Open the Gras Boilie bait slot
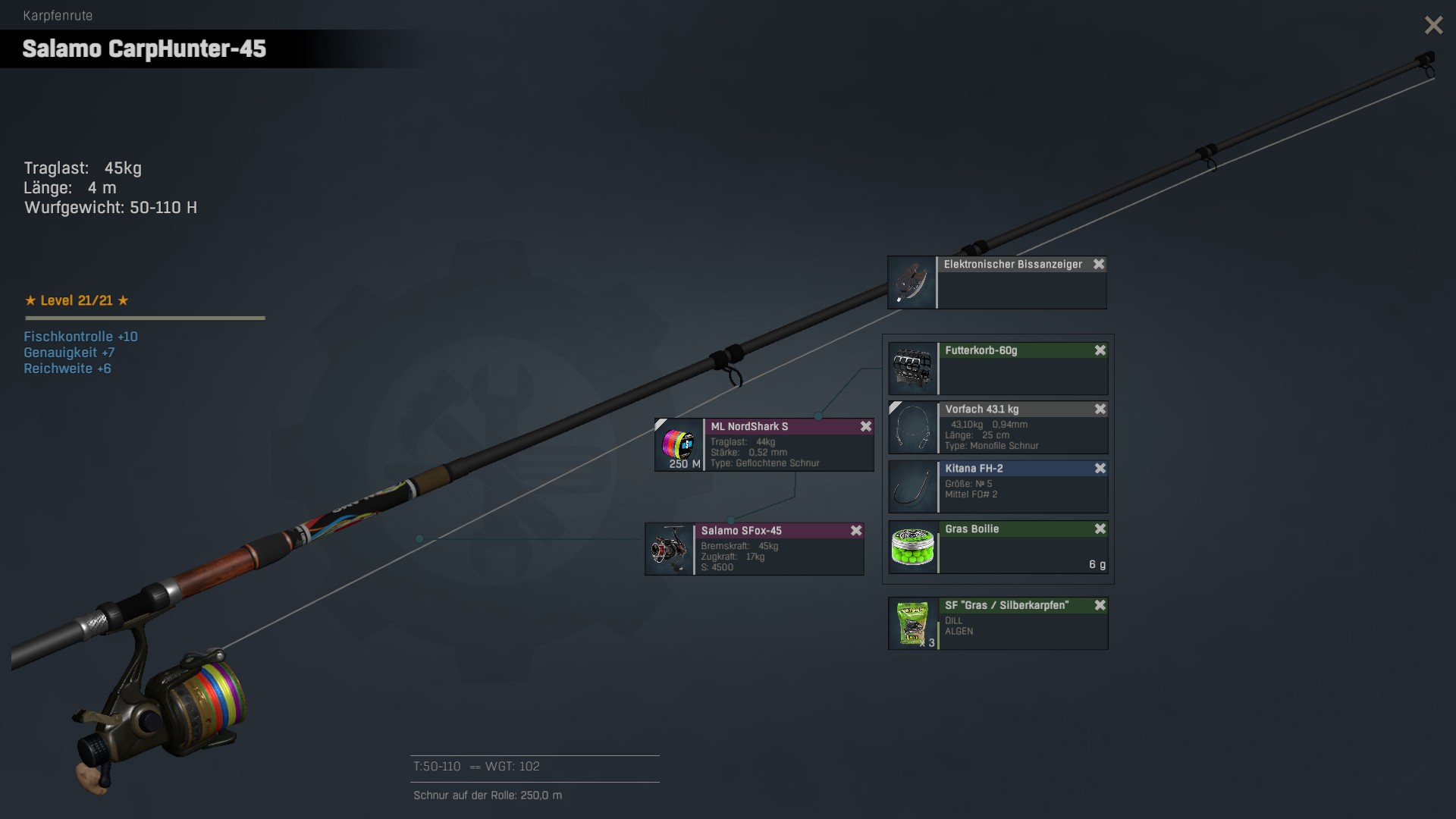 [912, 547]
